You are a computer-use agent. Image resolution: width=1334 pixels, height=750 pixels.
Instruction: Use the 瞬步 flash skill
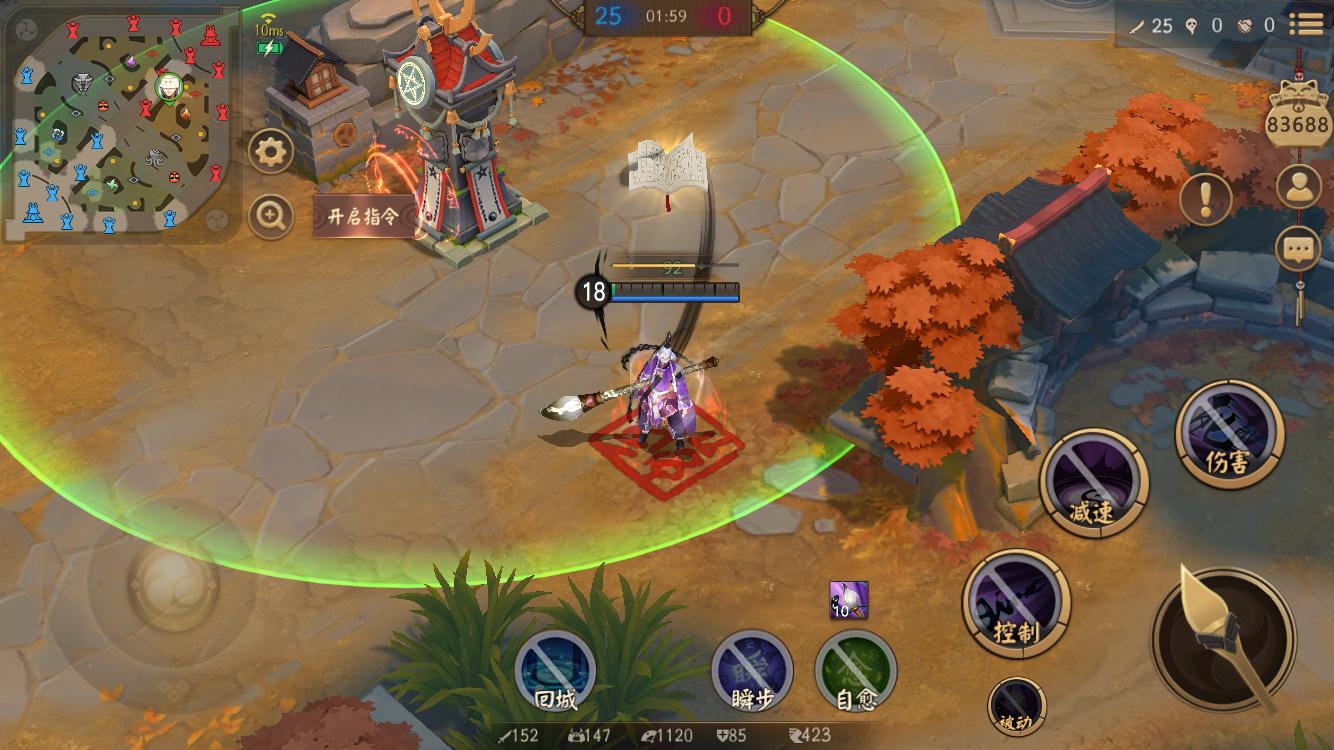(752, 671)
